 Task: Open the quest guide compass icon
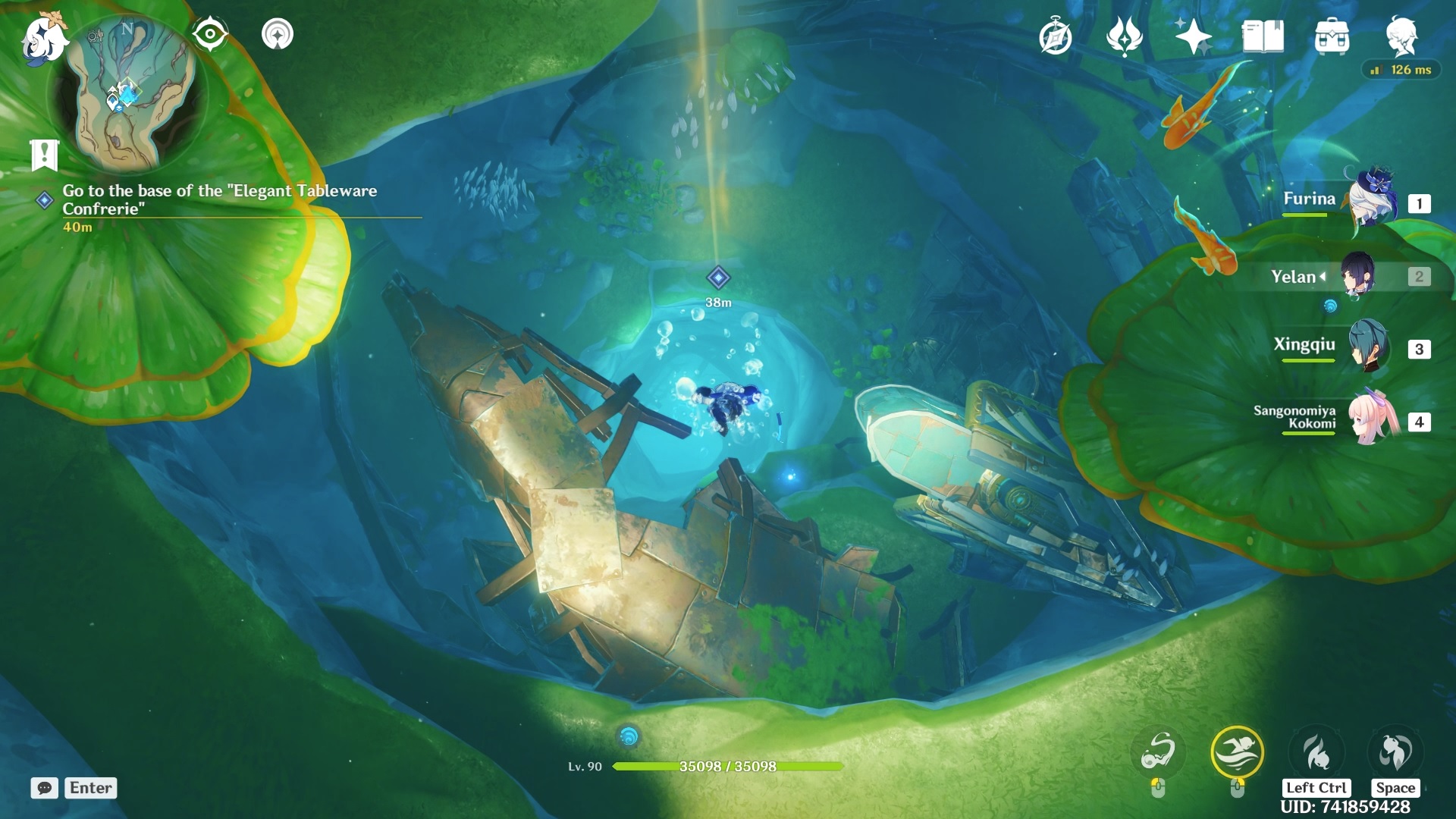click(x=1056, y=34)
